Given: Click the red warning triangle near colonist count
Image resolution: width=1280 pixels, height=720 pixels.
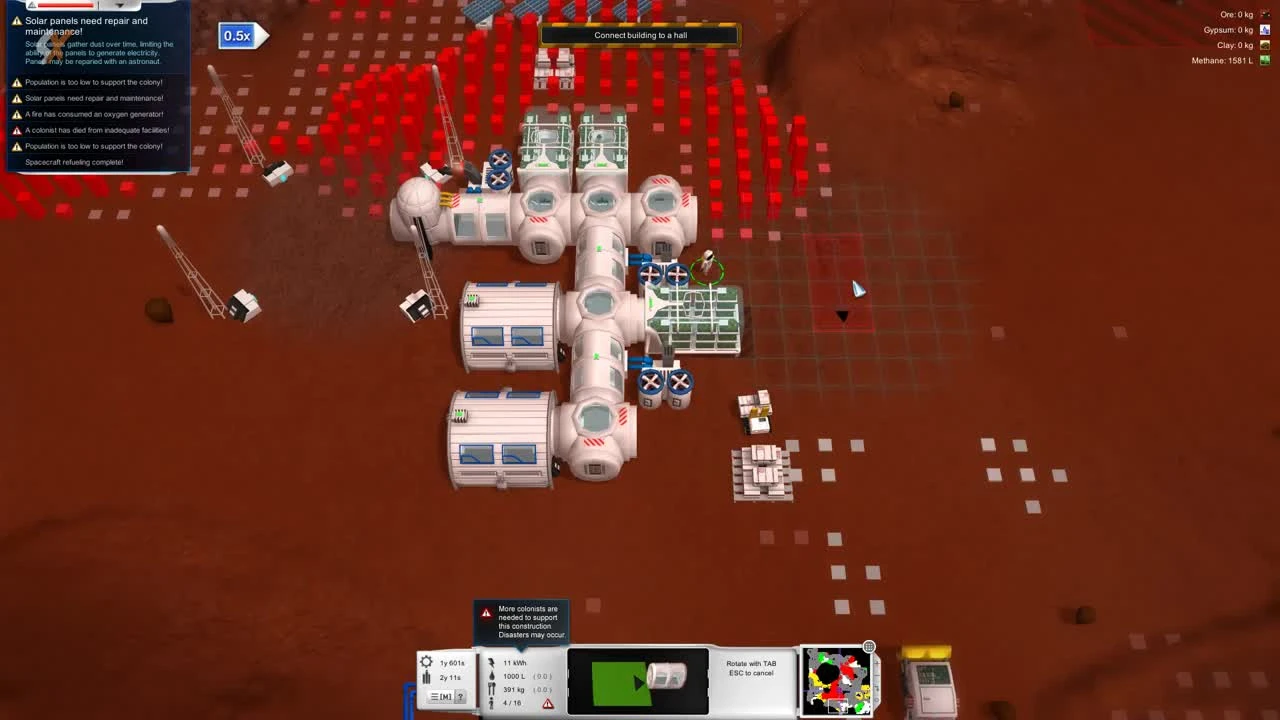Looking at the screenshot, I should point(548,703).
